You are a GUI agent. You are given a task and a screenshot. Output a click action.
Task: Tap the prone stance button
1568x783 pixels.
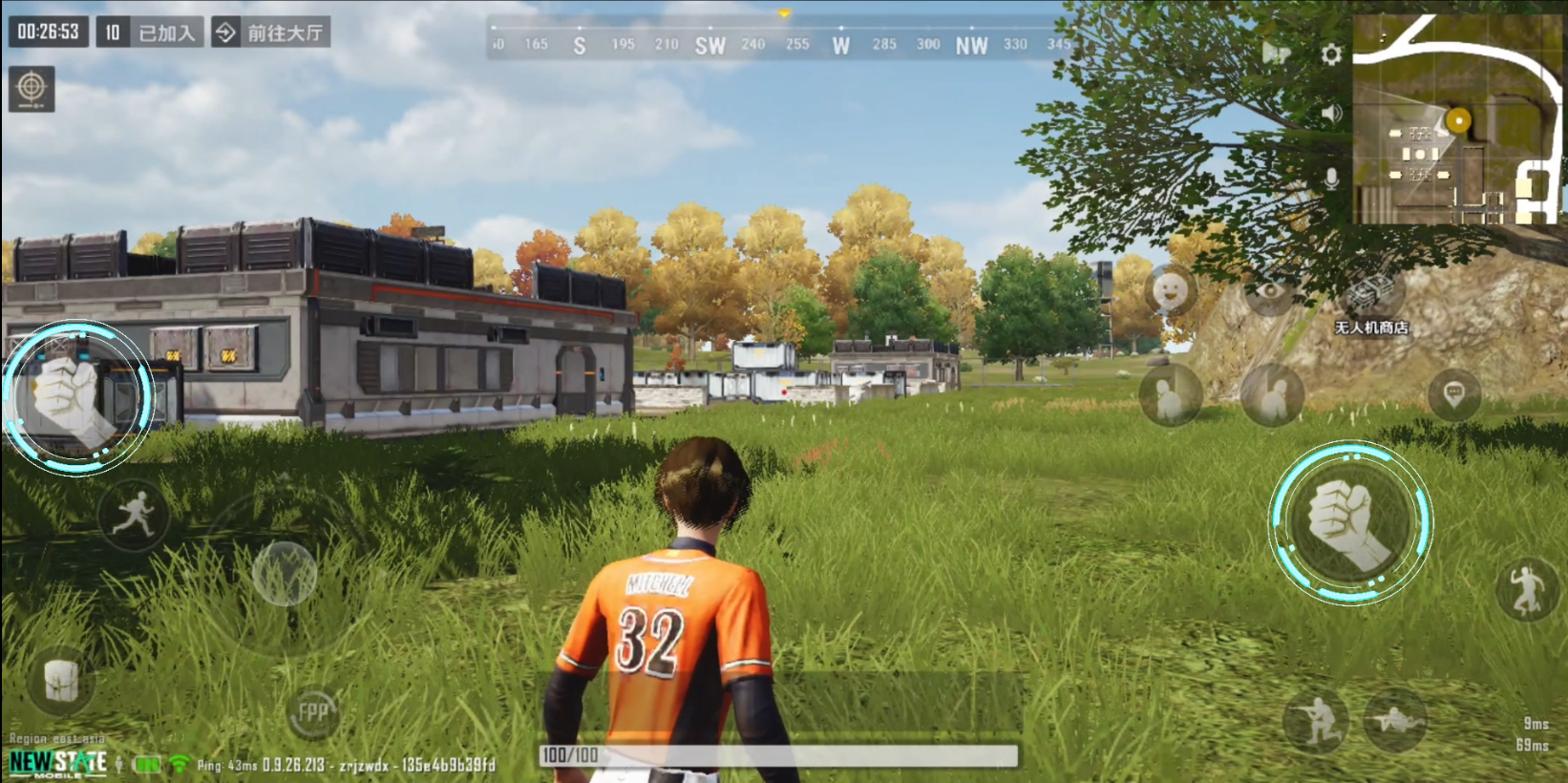[x=1395, y=719]
